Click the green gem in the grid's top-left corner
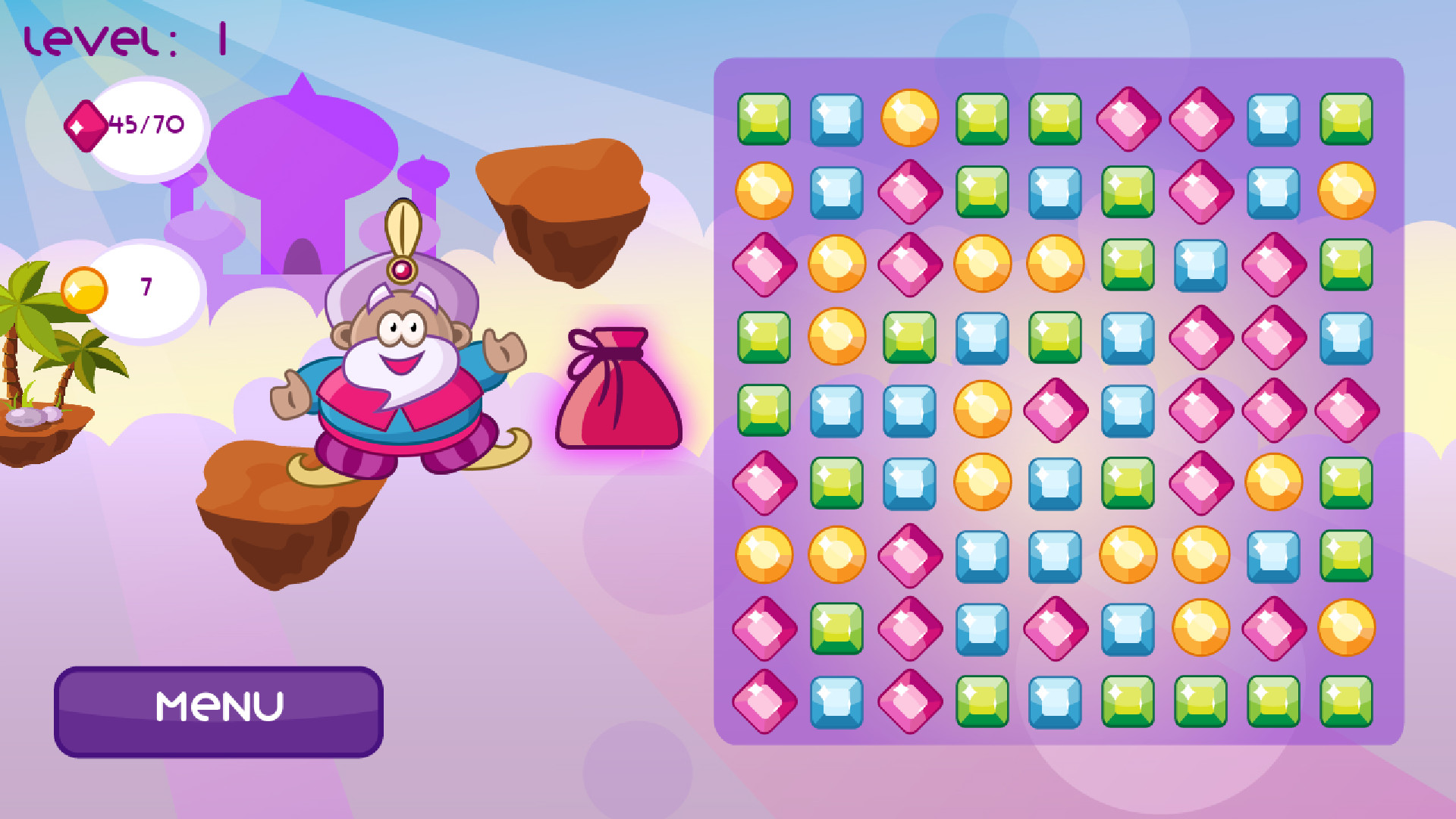The image size is (1456, 819). coord(762,118)
